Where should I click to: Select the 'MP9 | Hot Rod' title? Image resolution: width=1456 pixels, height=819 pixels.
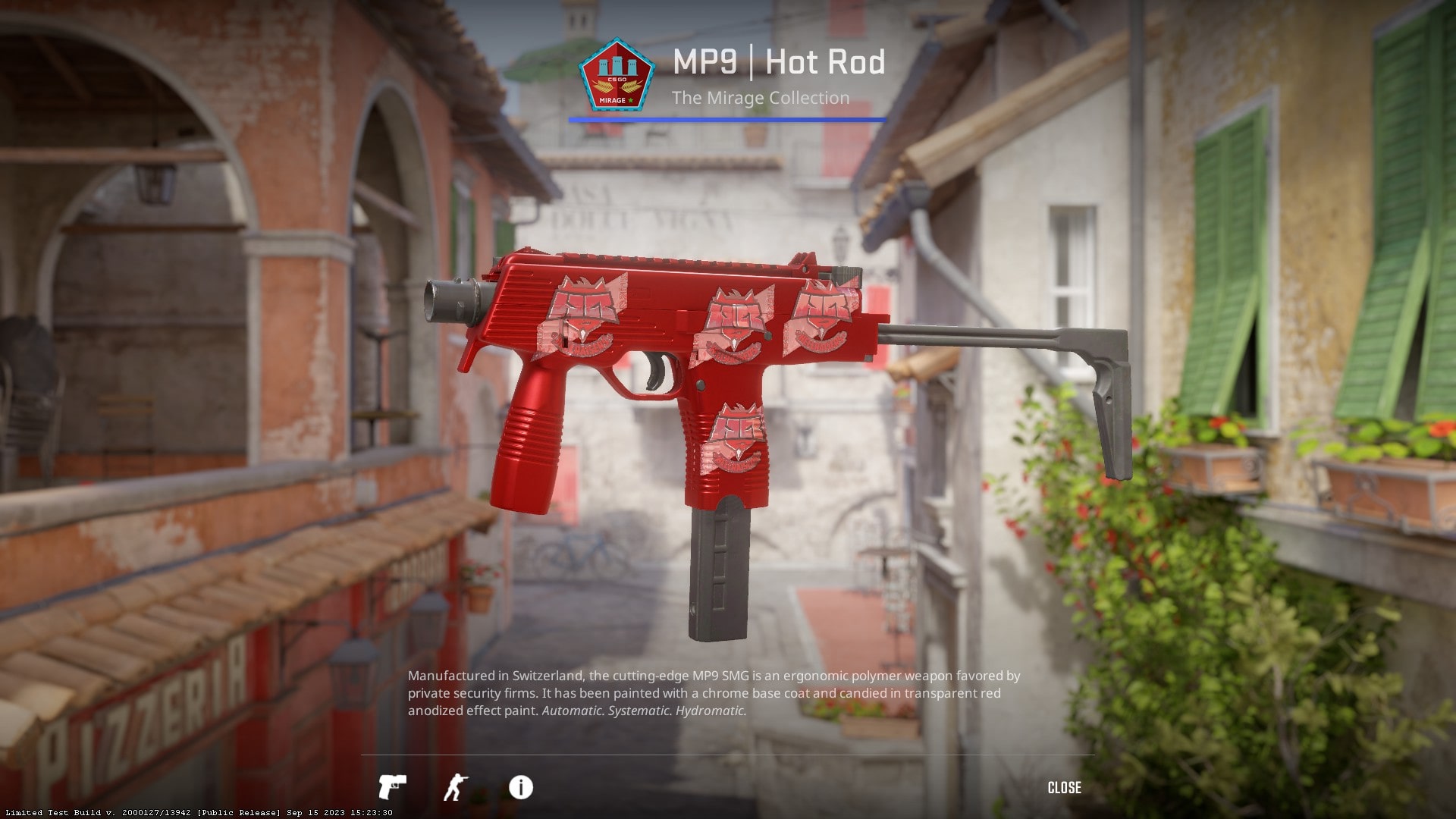point(779,63)
